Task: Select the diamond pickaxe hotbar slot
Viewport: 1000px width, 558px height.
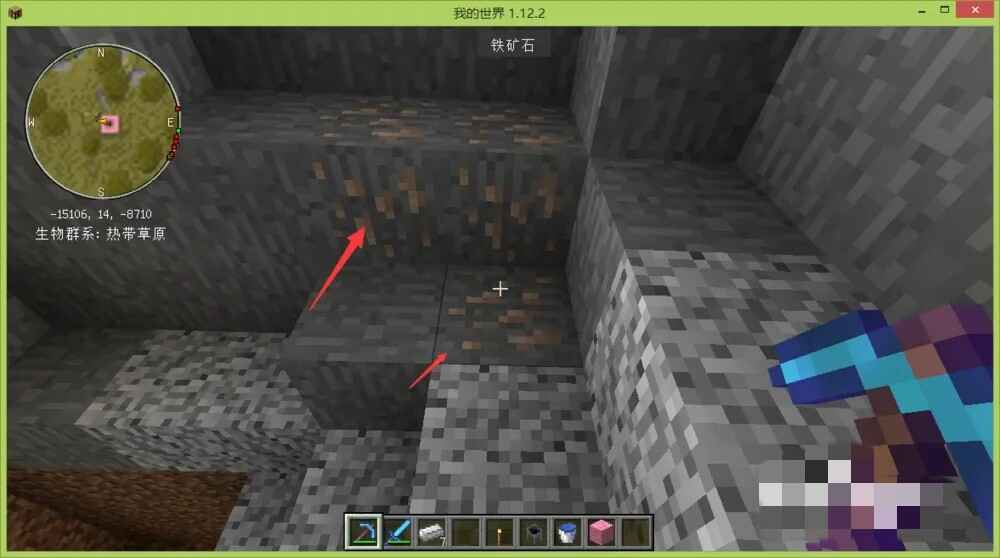Action: (x=363, y=532)
